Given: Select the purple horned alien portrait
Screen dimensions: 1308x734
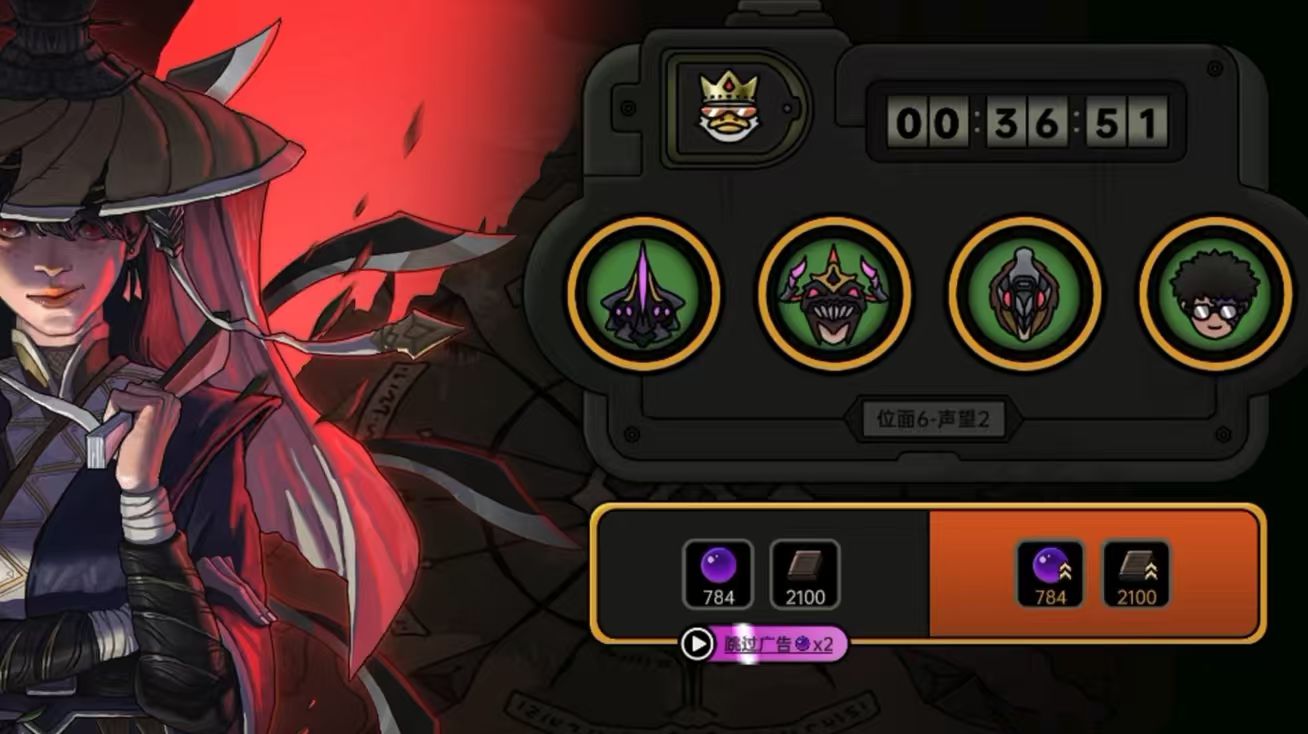Looking at the screenshot, I should (643, 294).
